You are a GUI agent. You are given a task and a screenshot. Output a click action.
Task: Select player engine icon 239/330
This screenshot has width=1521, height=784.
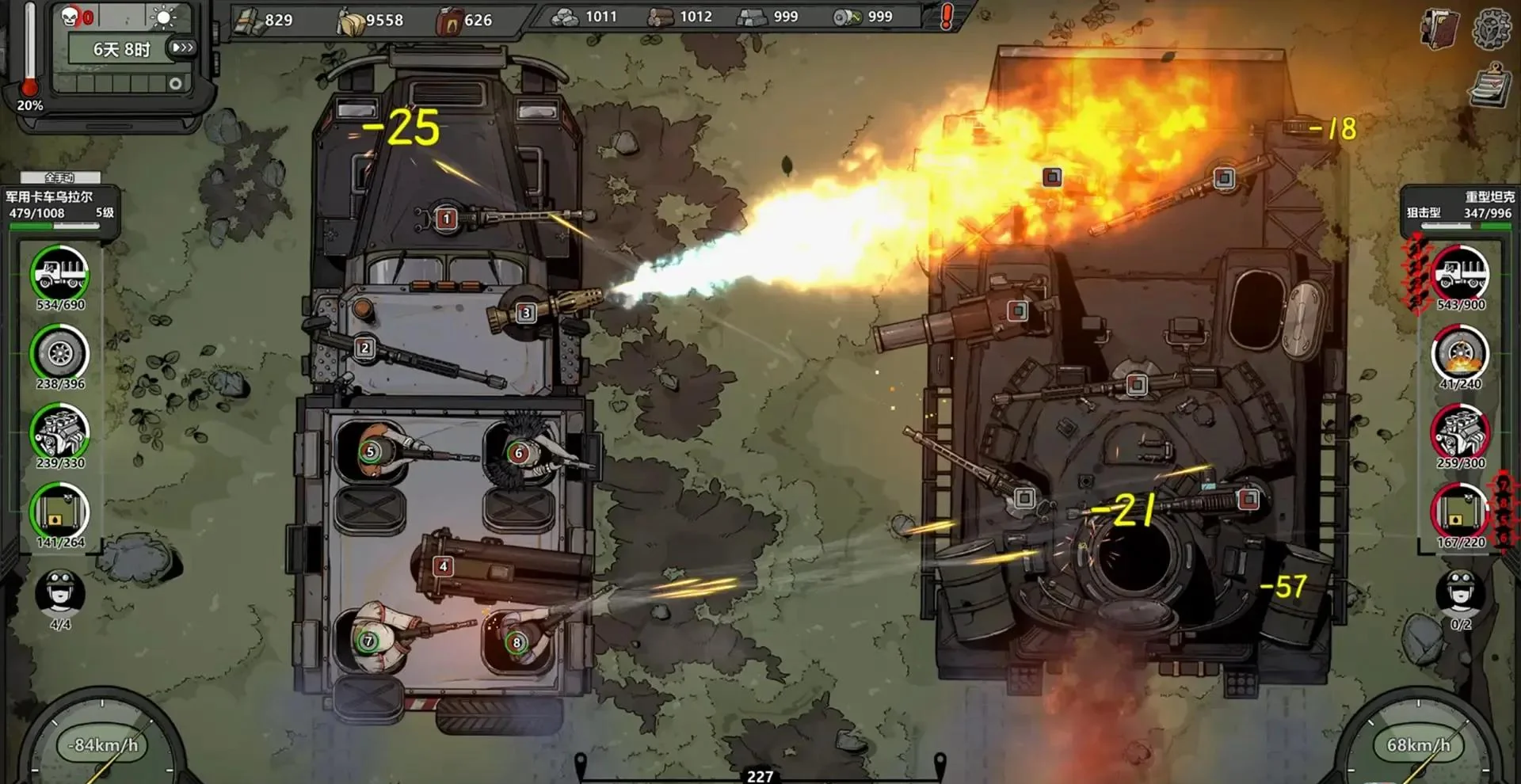click(x=60, y=432)
